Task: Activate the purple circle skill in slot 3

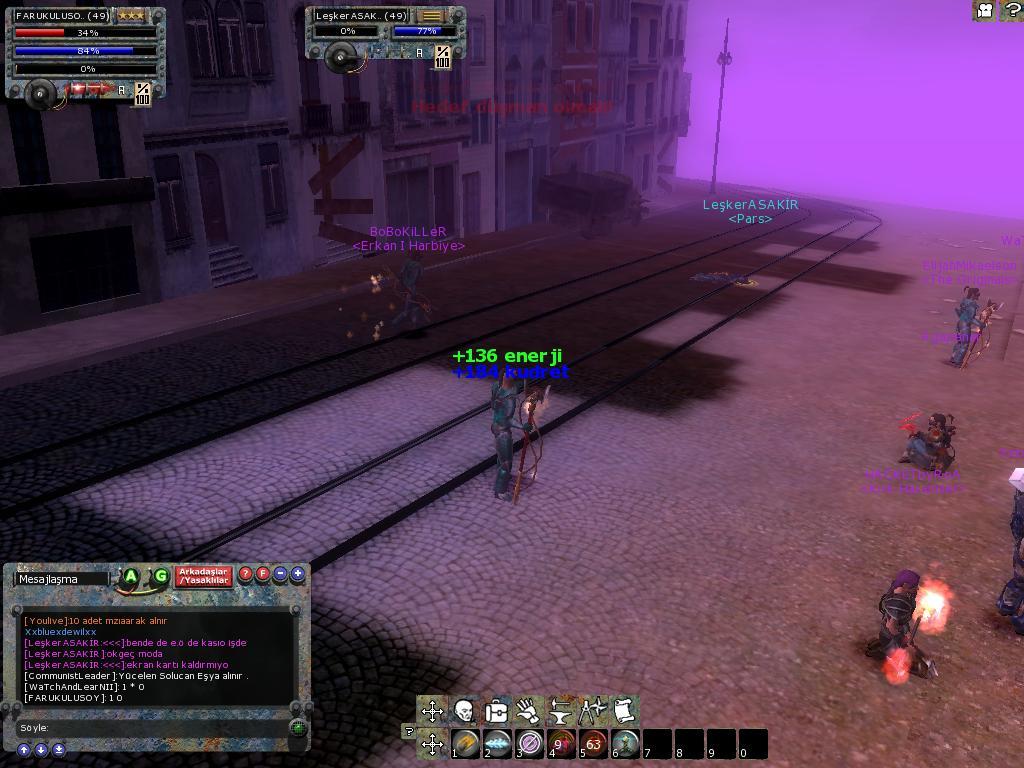Action: [x=529, y=744]
